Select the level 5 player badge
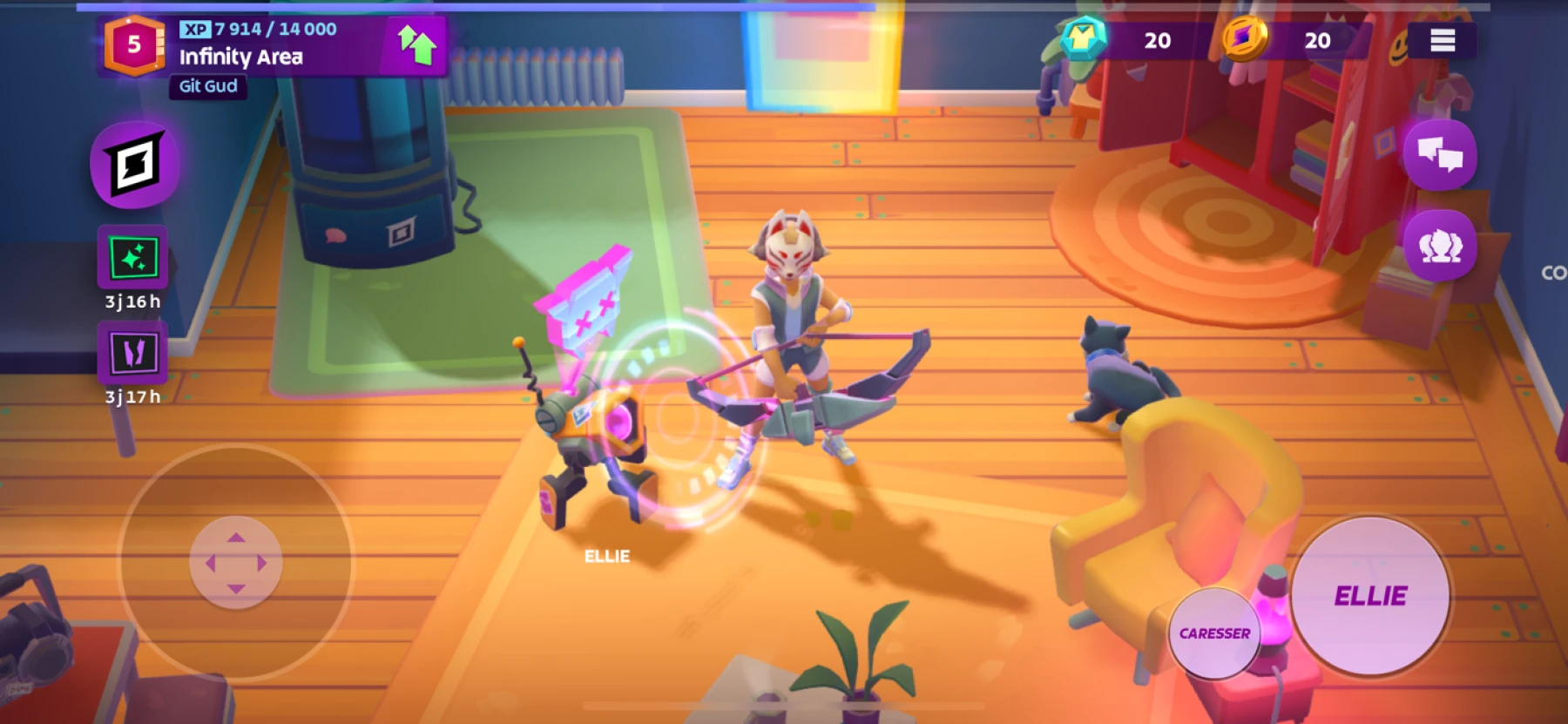The image size is (1568, 724). coord(133,44)
